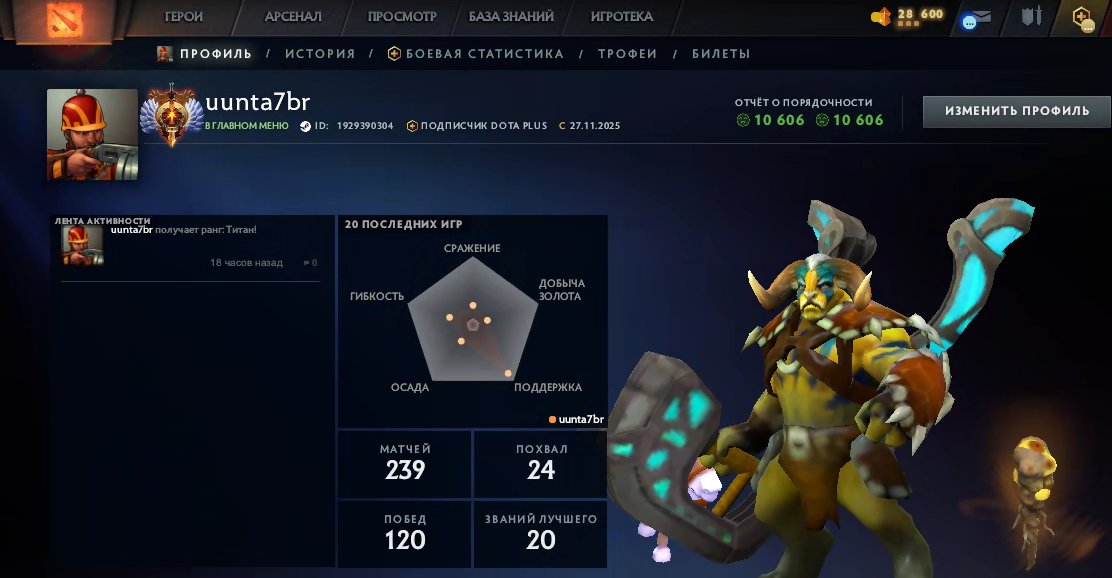
Task: Open the ГЕРОИ menu
Action: [184, 17]
